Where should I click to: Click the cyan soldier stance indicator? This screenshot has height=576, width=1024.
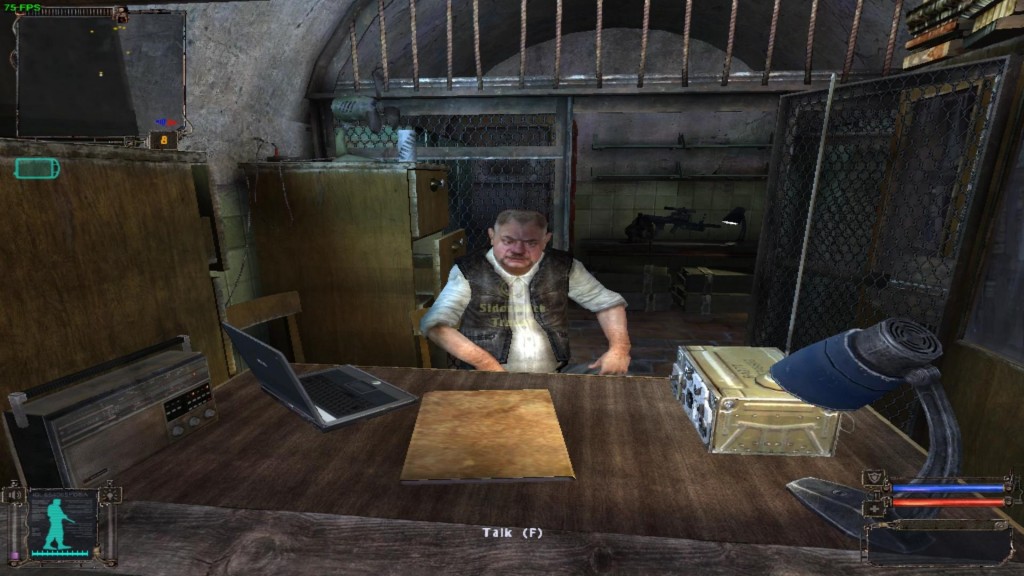click(59, 523)
